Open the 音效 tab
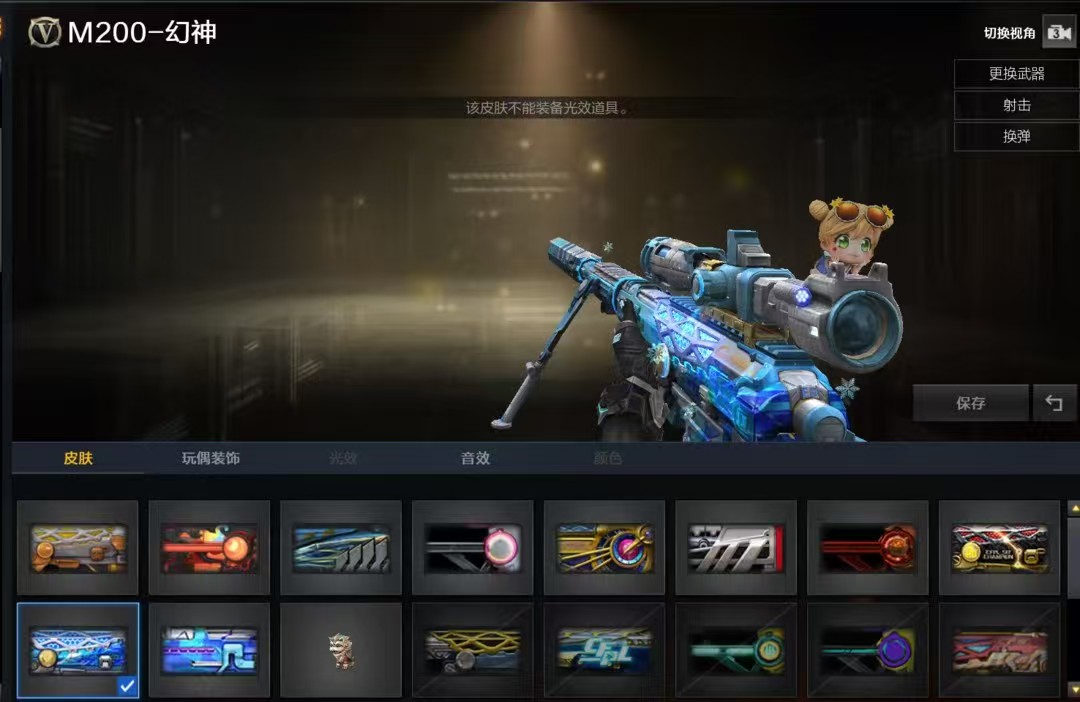The image size is (1080, 702). click(x=475, y=458)
